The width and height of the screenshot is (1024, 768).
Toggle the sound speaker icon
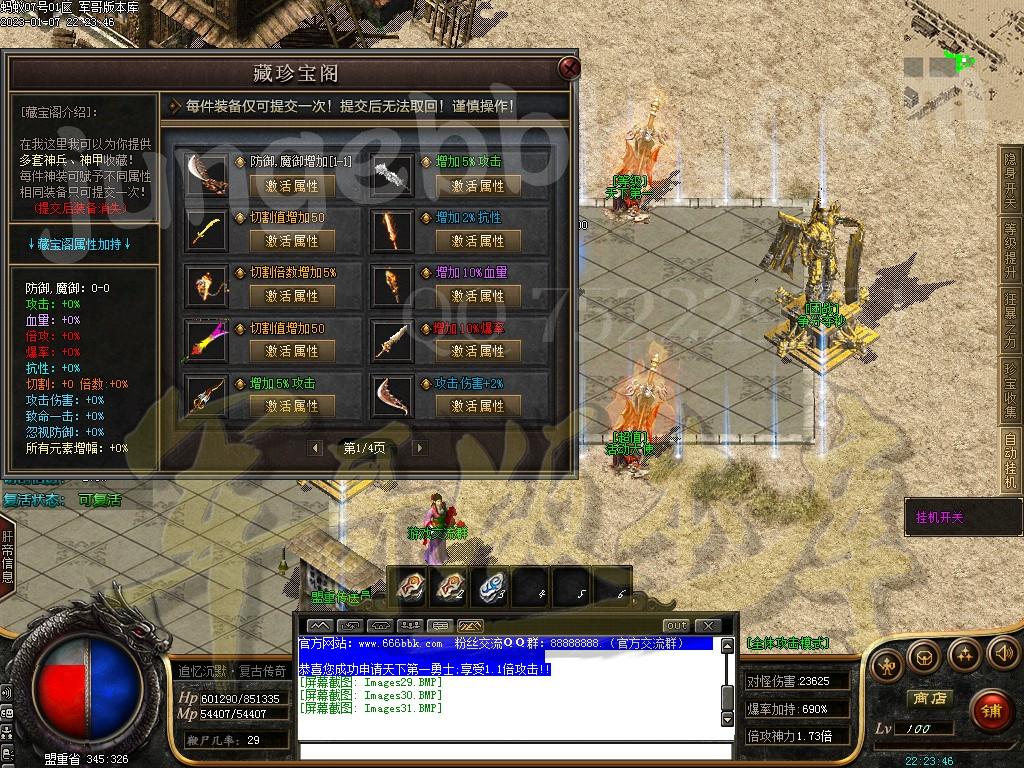[x=1002, y=655]
